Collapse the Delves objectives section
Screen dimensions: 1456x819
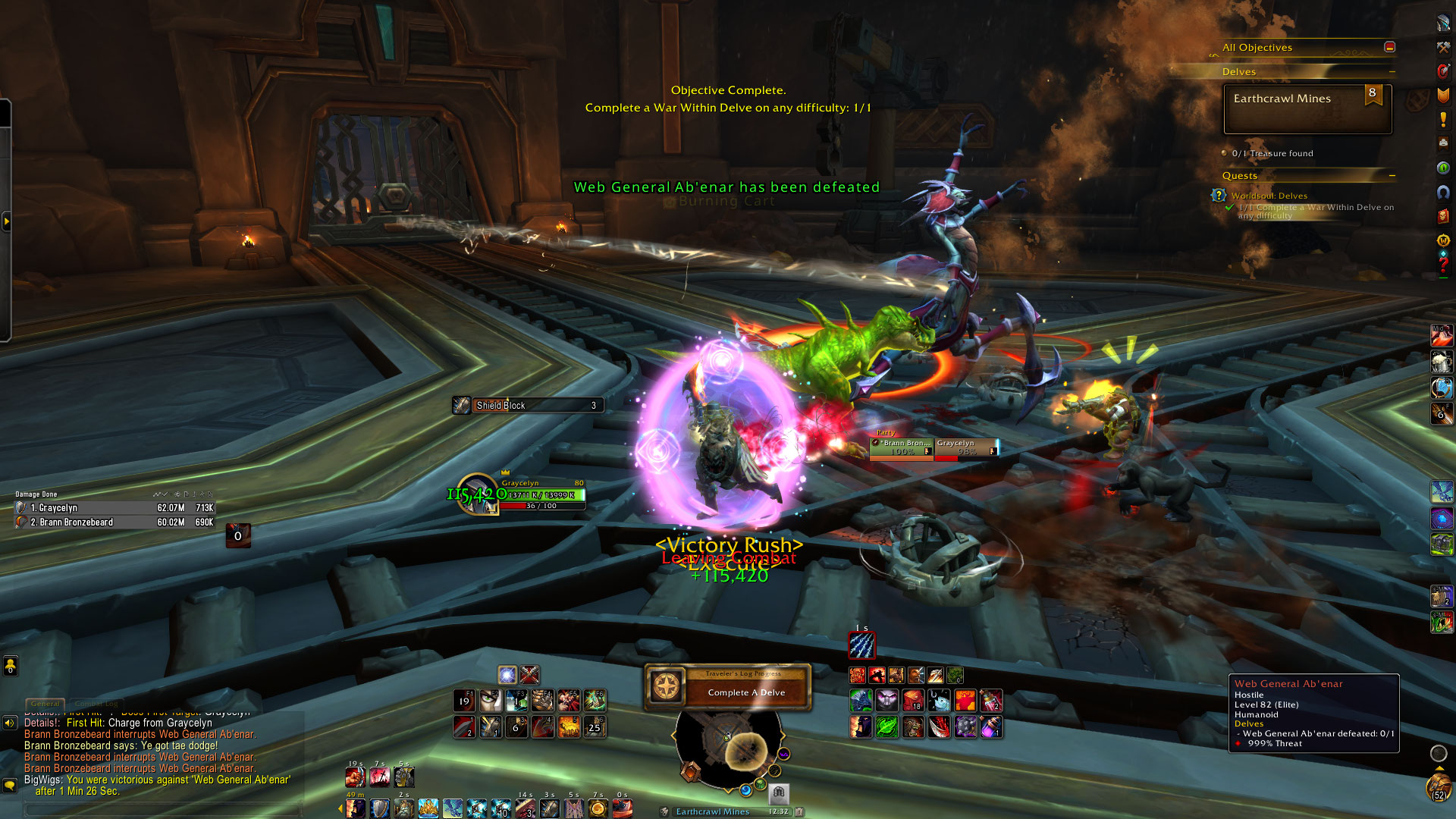point(1392,72)
